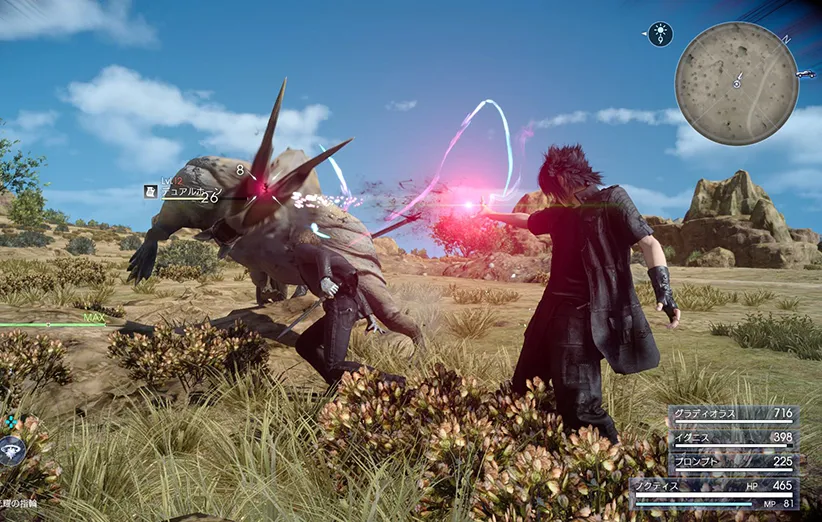This screenshot has height=522, width=822.
Task: Choose Ignis's party row
Action: [x=718, y=438]
